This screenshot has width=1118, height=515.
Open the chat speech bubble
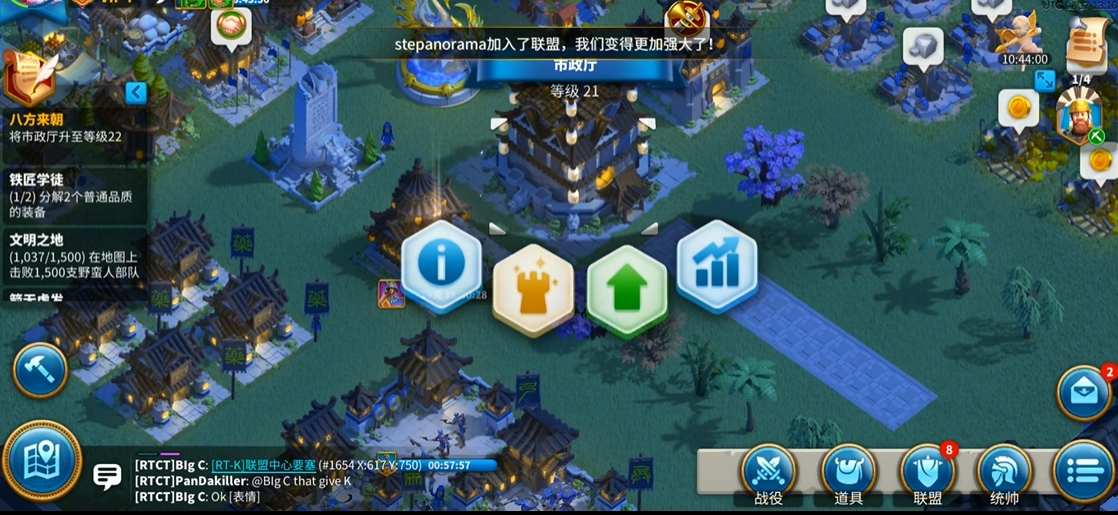[x=107, y=476]
